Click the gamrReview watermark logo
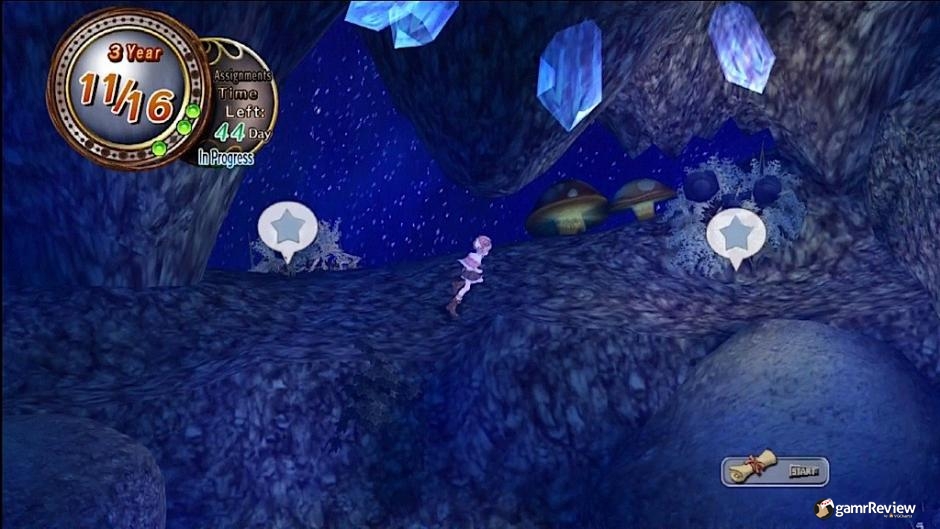 [866, 509]
